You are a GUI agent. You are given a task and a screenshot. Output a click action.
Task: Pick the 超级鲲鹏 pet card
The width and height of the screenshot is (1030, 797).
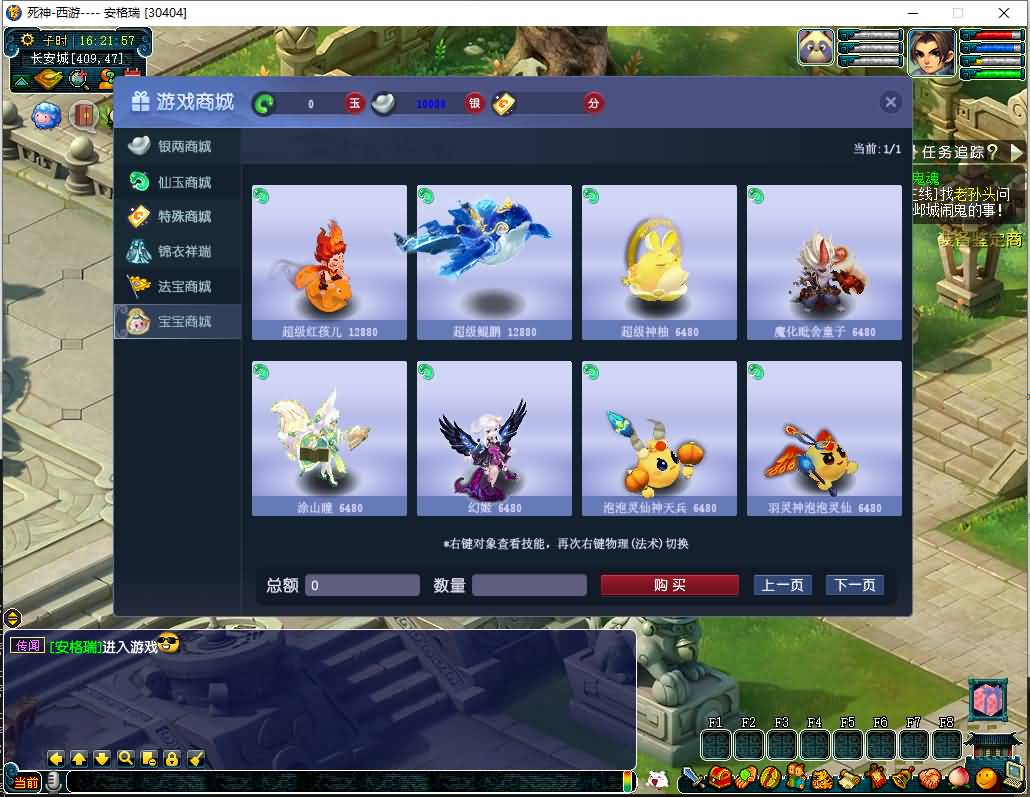[494, 262]
